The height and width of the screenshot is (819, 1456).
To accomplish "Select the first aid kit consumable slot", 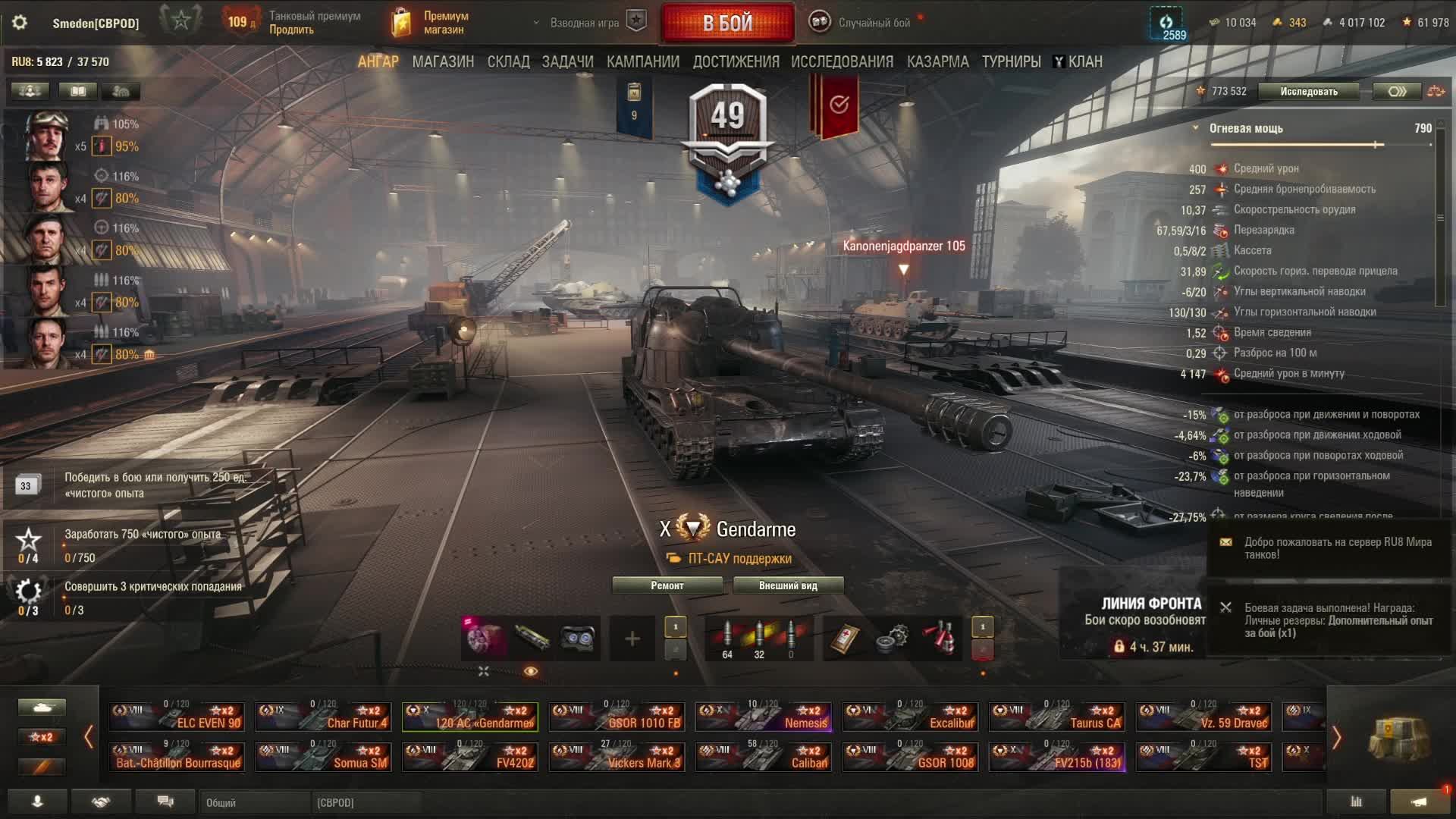I will [843, 639].
